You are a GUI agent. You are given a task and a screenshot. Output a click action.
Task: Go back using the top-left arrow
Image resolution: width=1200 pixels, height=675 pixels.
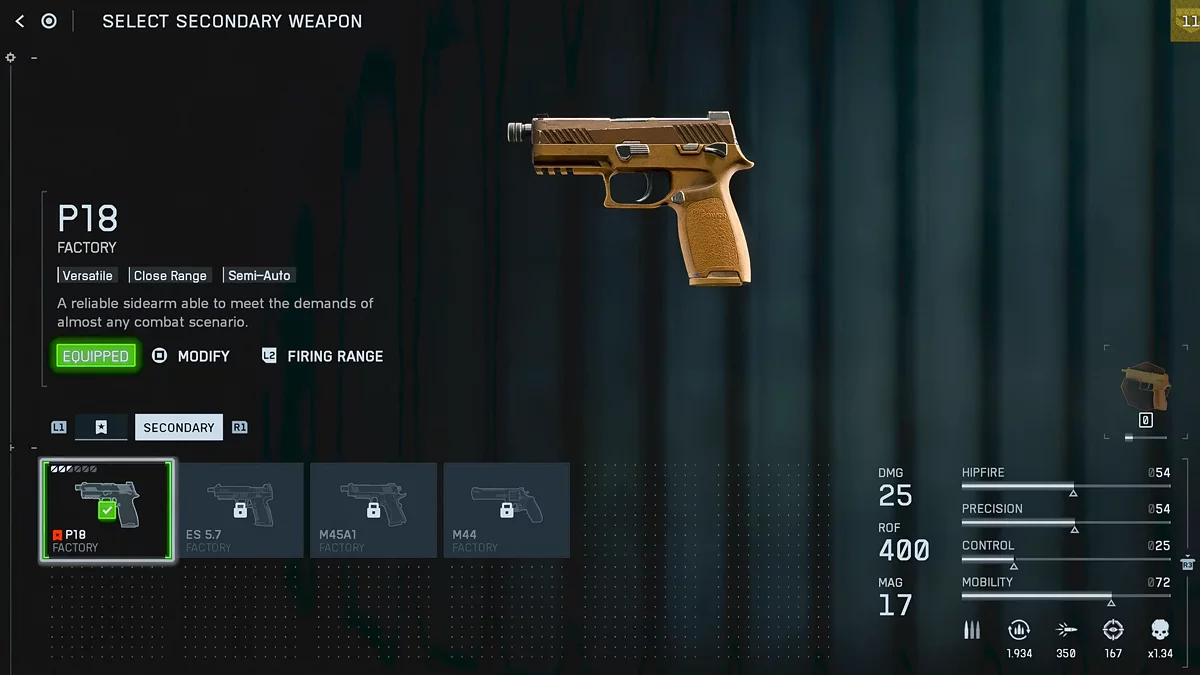[x=20, y=21]
